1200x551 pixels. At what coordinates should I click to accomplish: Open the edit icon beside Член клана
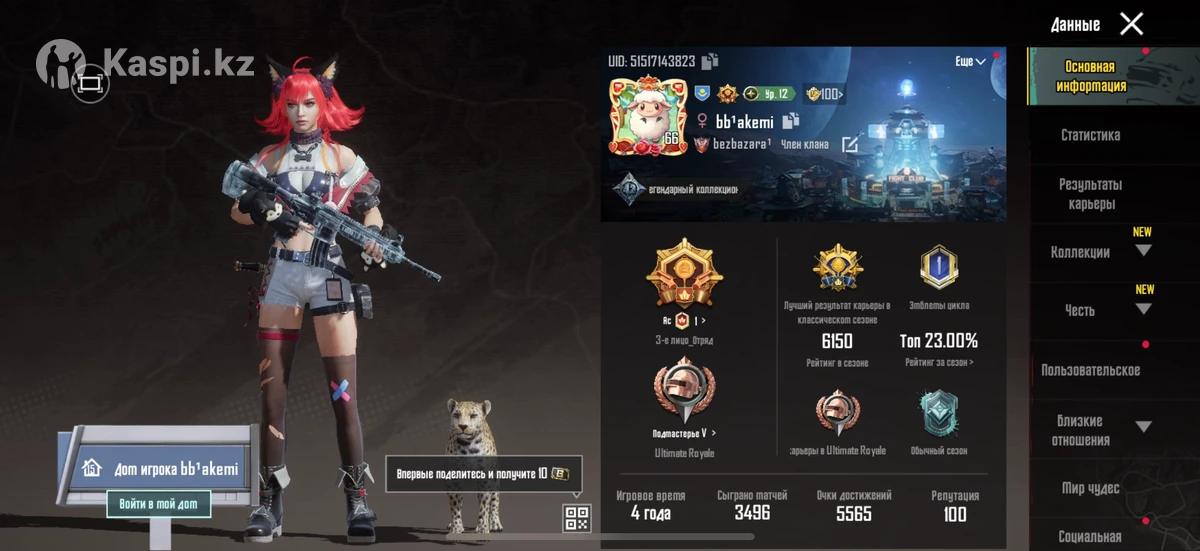pos(850,145)
